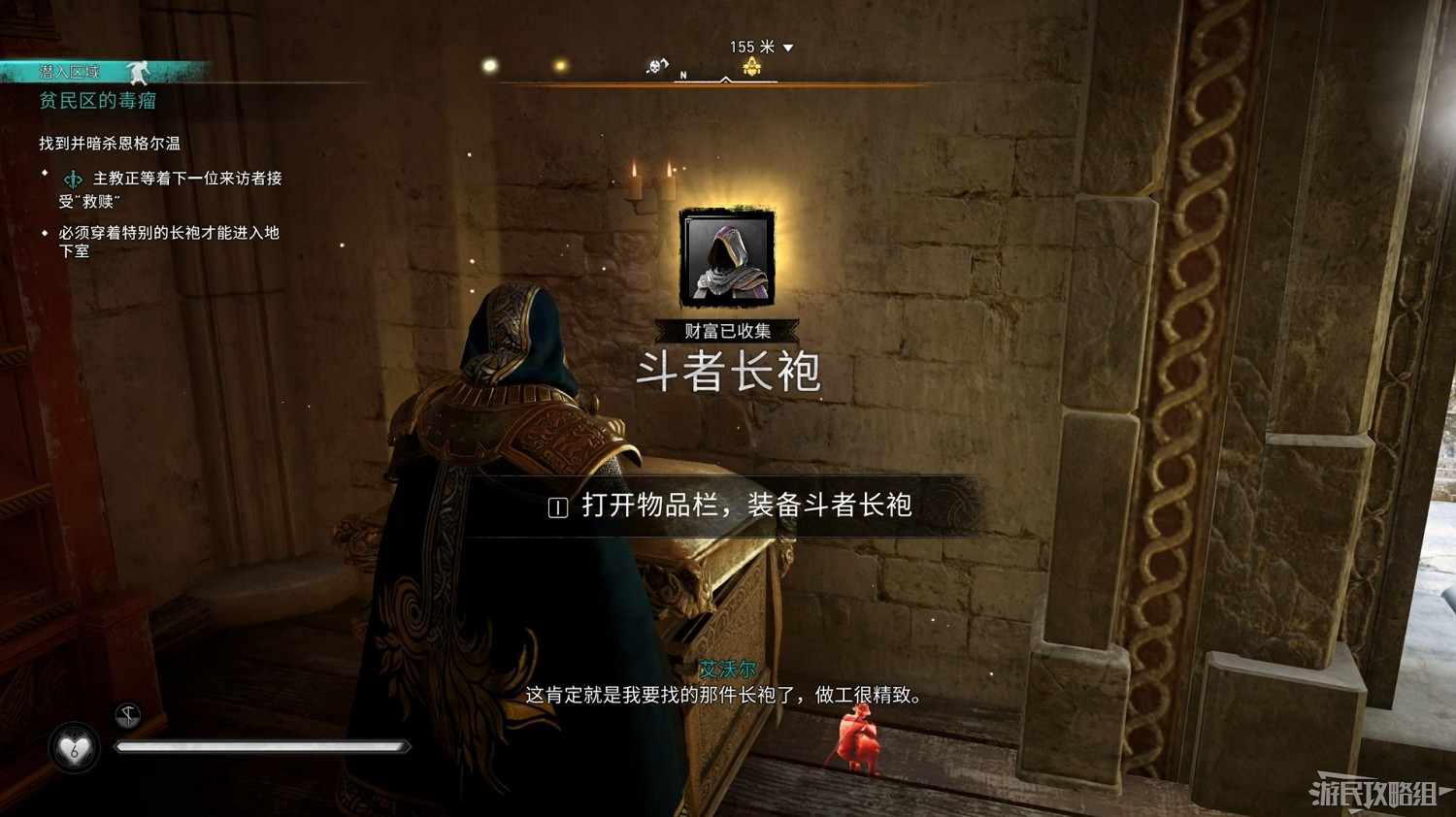Viewport: 1456px width, 817px height.
Task: Click the white adrenaline bar at the bottom
Action: click(x=262, y=746)
